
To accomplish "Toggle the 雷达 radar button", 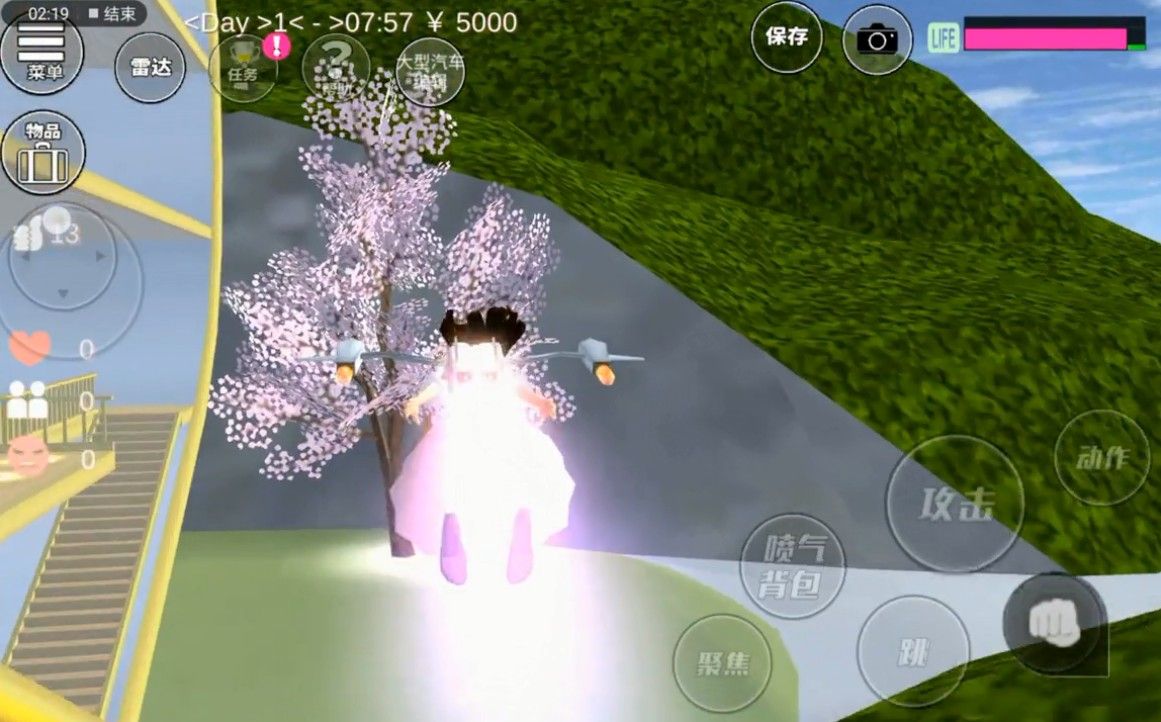I will [150, 67].
